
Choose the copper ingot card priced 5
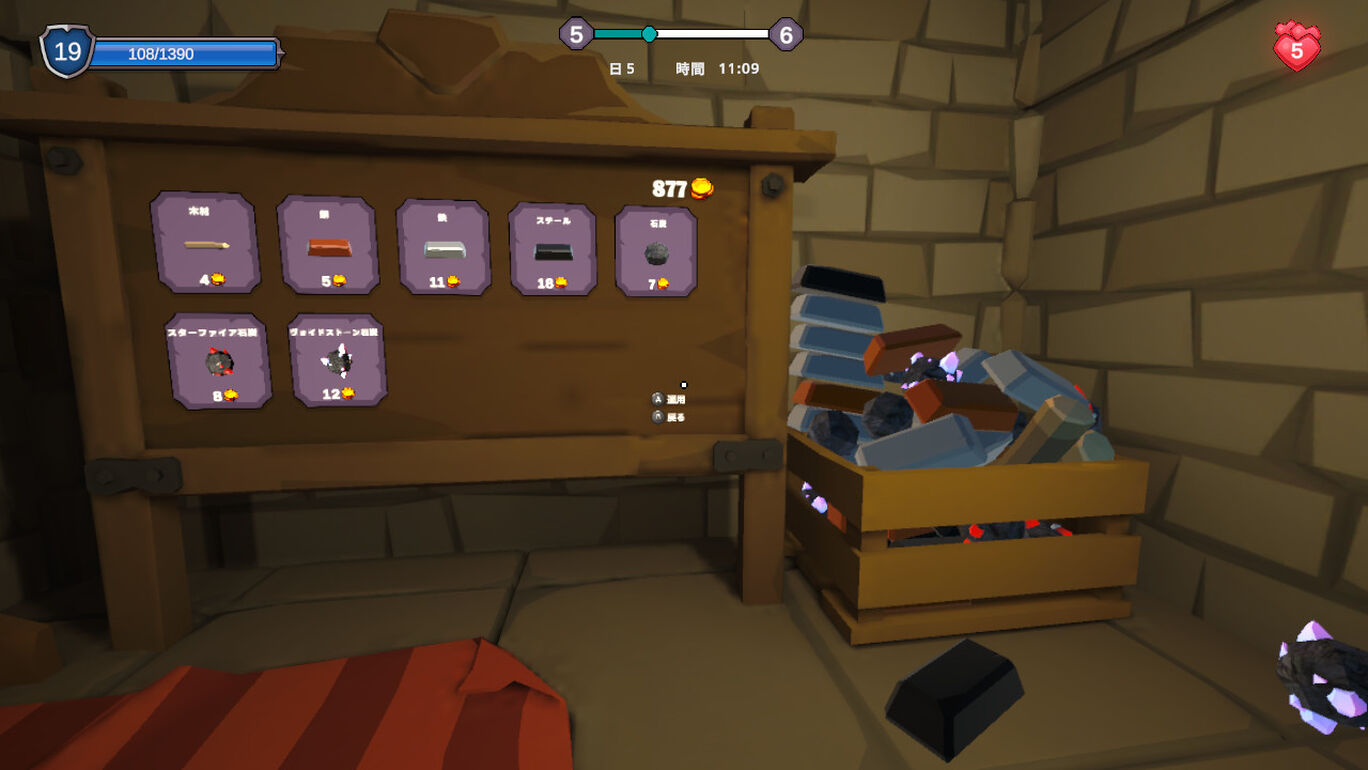pyautogui.click(x=328, y=246)
